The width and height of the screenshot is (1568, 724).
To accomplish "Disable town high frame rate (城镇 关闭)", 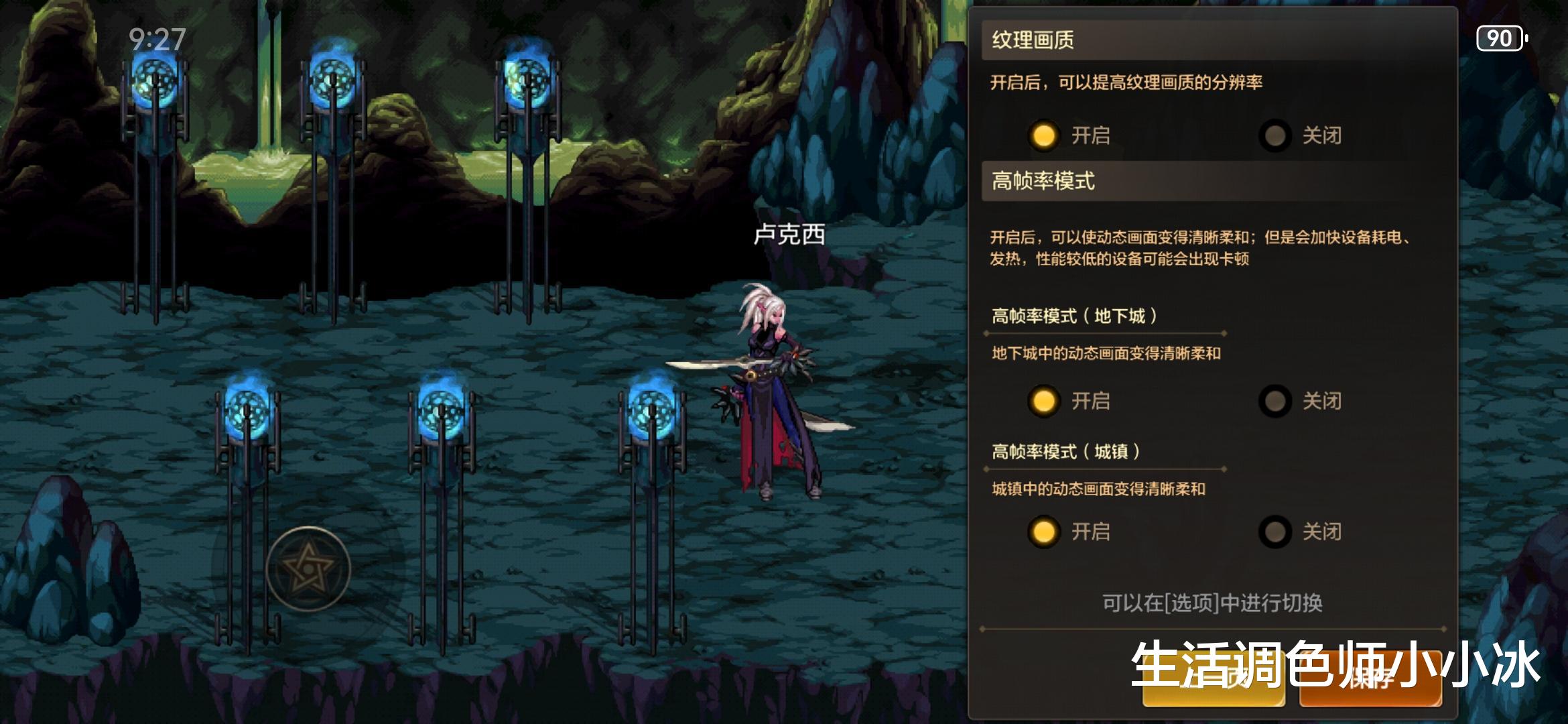I will tap(1275, 532).
